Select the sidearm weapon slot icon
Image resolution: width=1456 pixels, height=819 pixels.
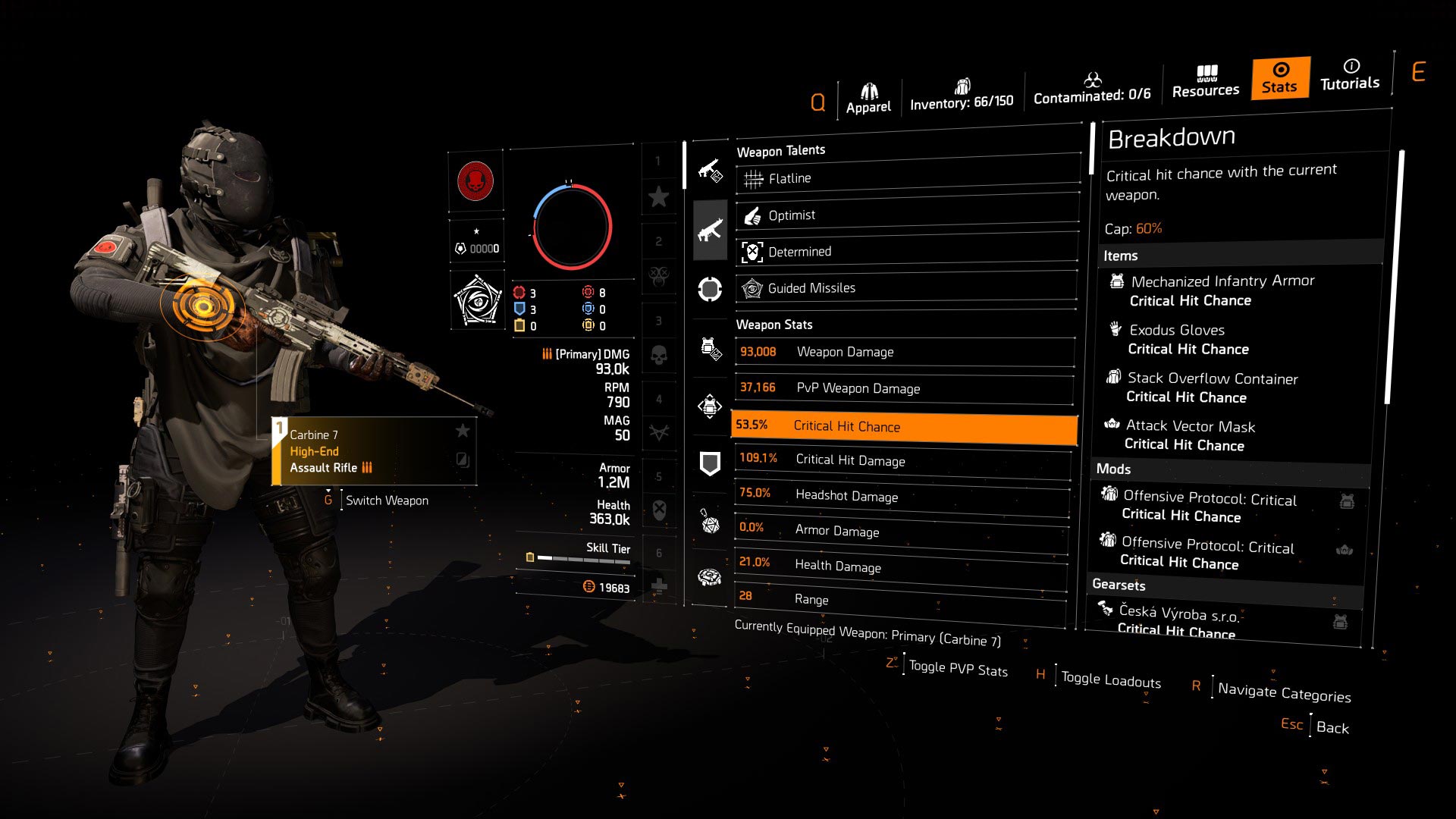point(711,171)
